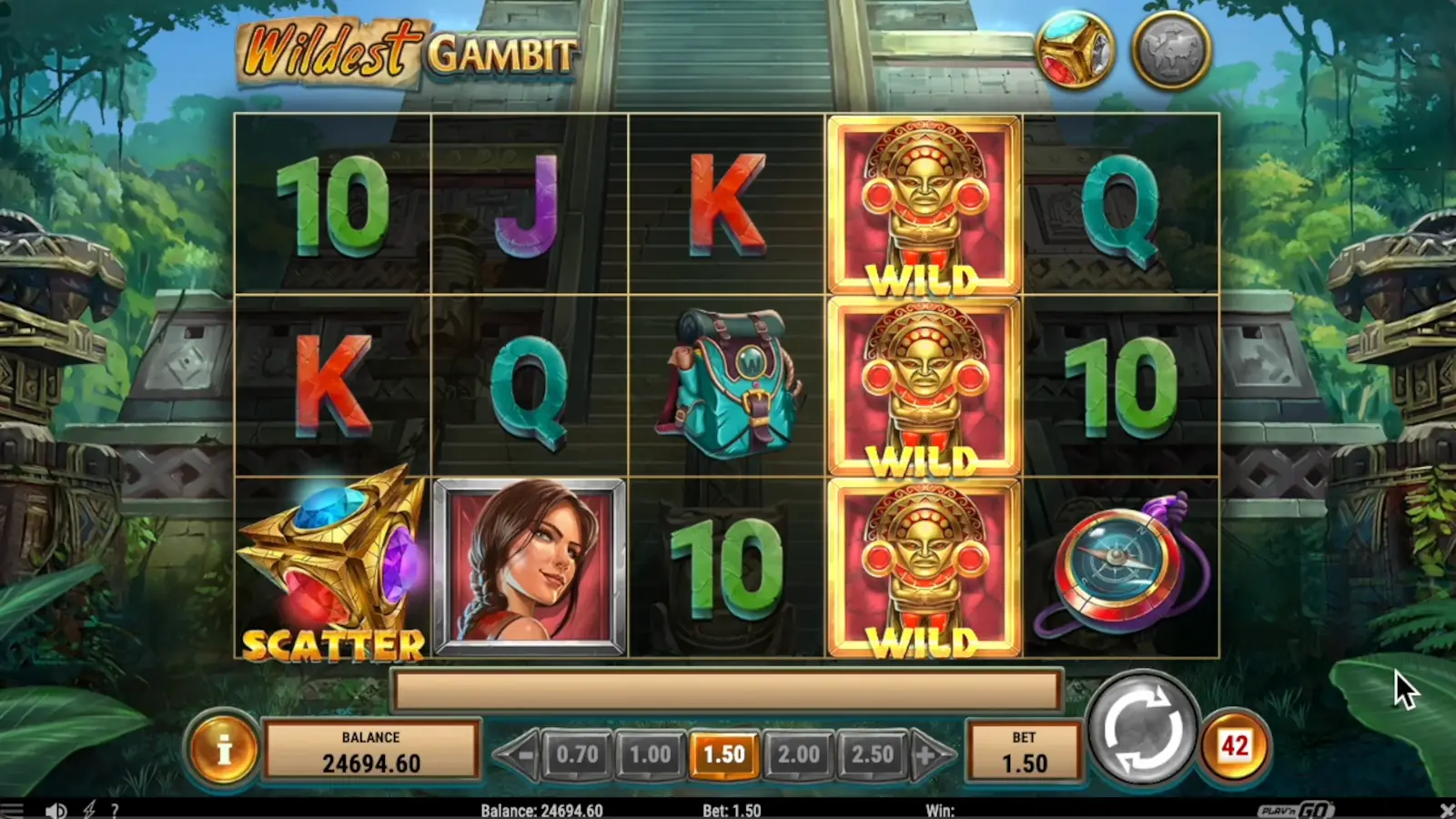
Task: Increase bet with the plus arrow
Action: [x=923, y=754]
